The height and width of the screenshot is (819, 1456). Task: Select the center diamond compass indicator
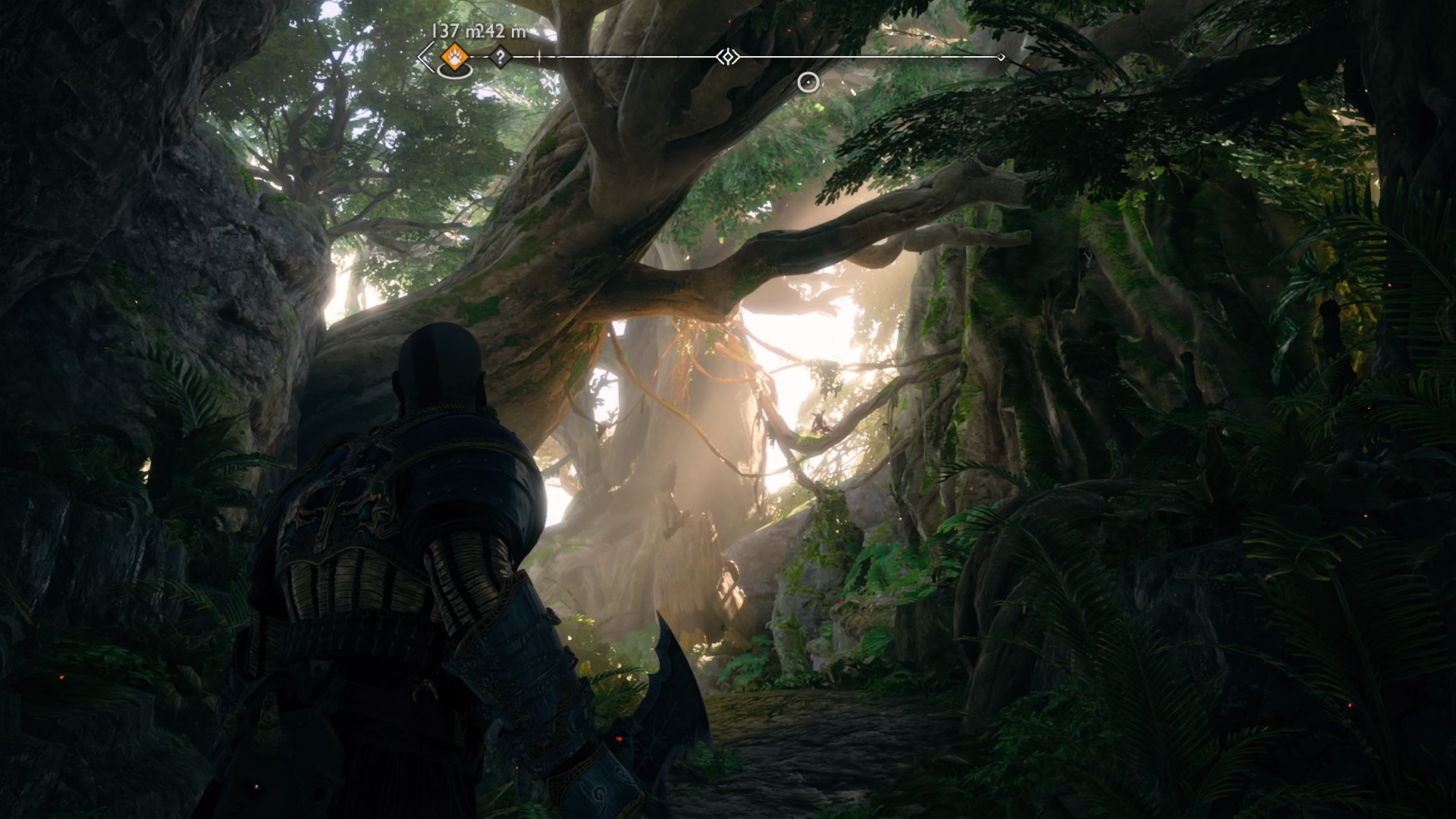coord(728,57)
